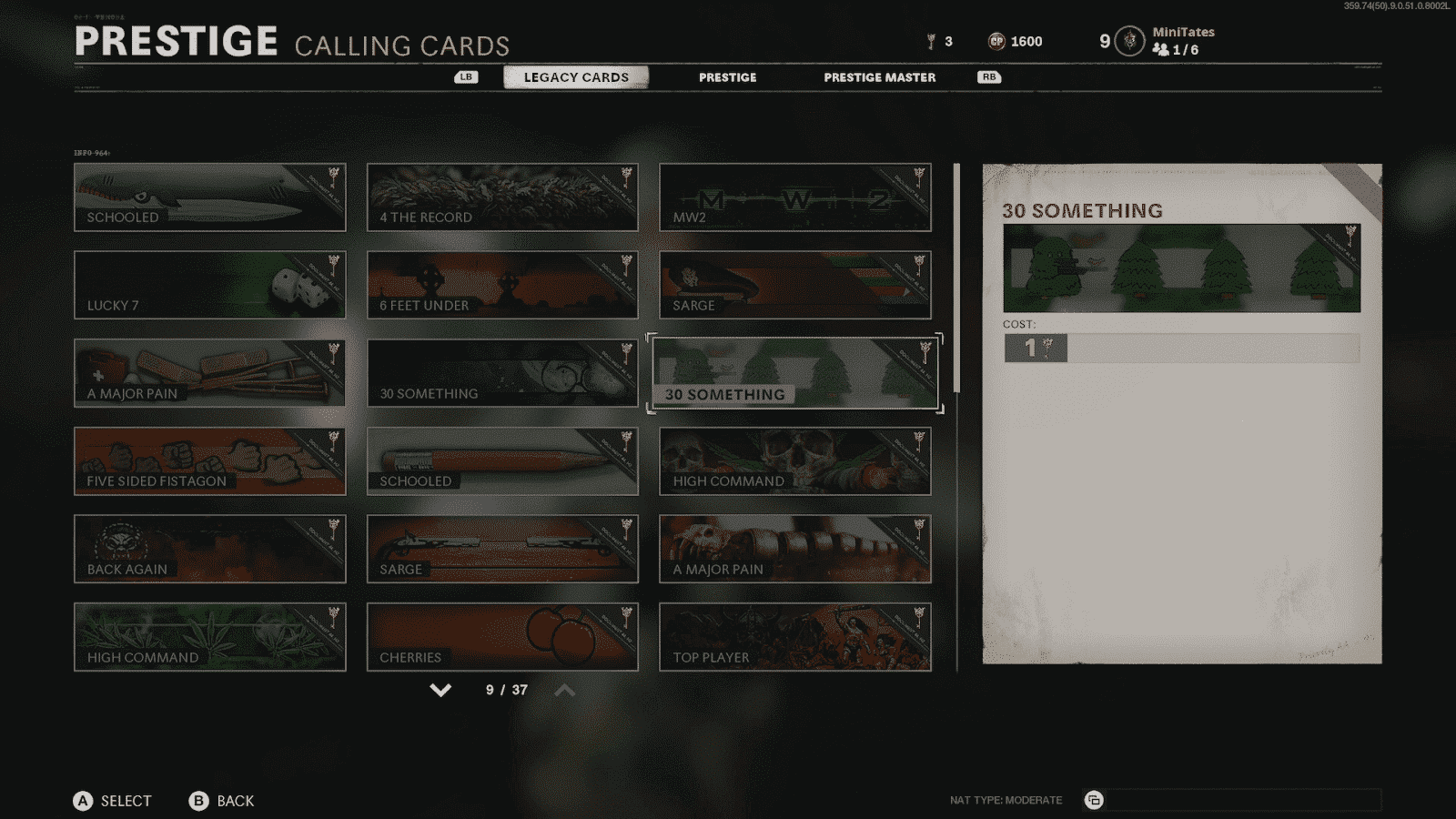Select the Top Player calling card
This screenshot has width=1456, height=819.
tap(794, 637)
